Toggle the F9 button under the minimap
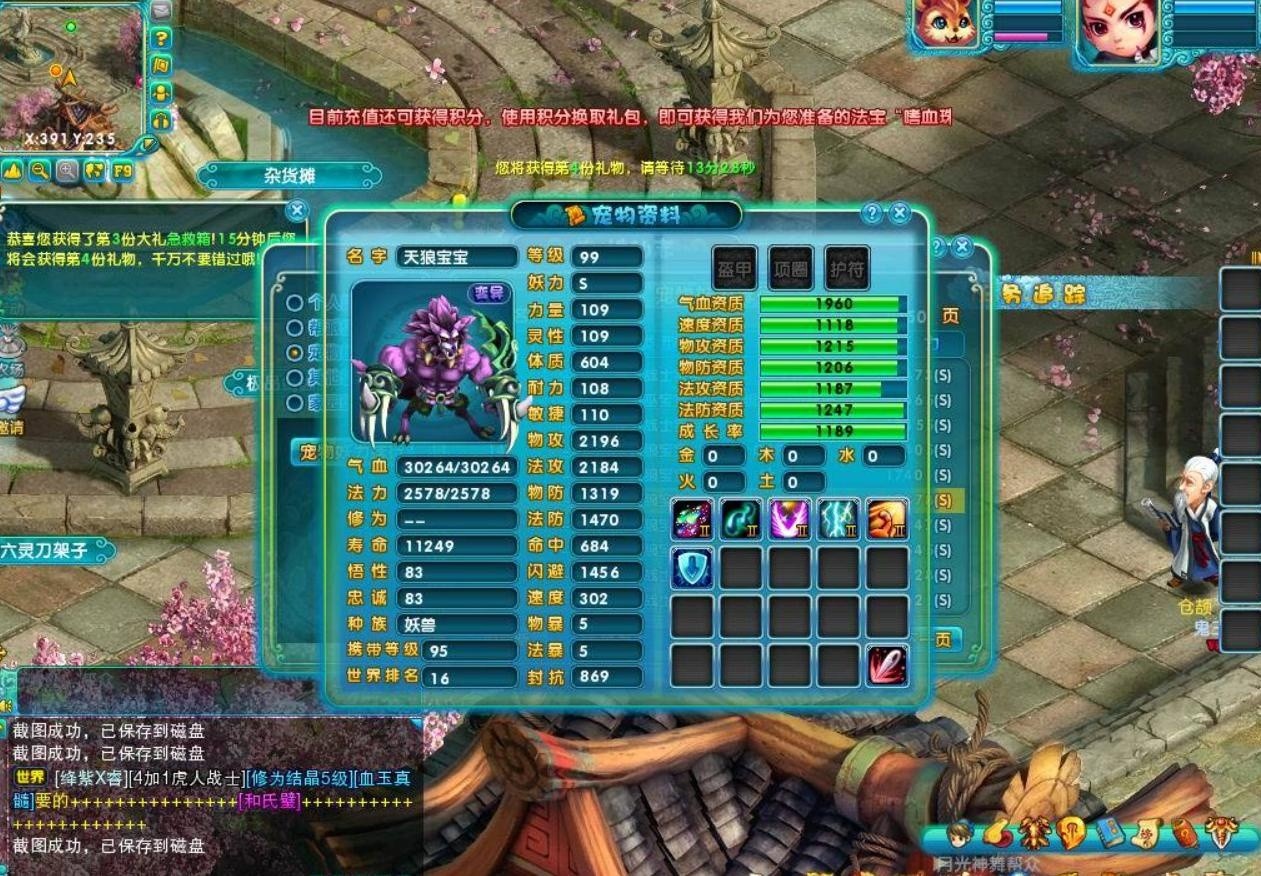The width and height of the screenshot is (1261, 876). tap(122, 170)
